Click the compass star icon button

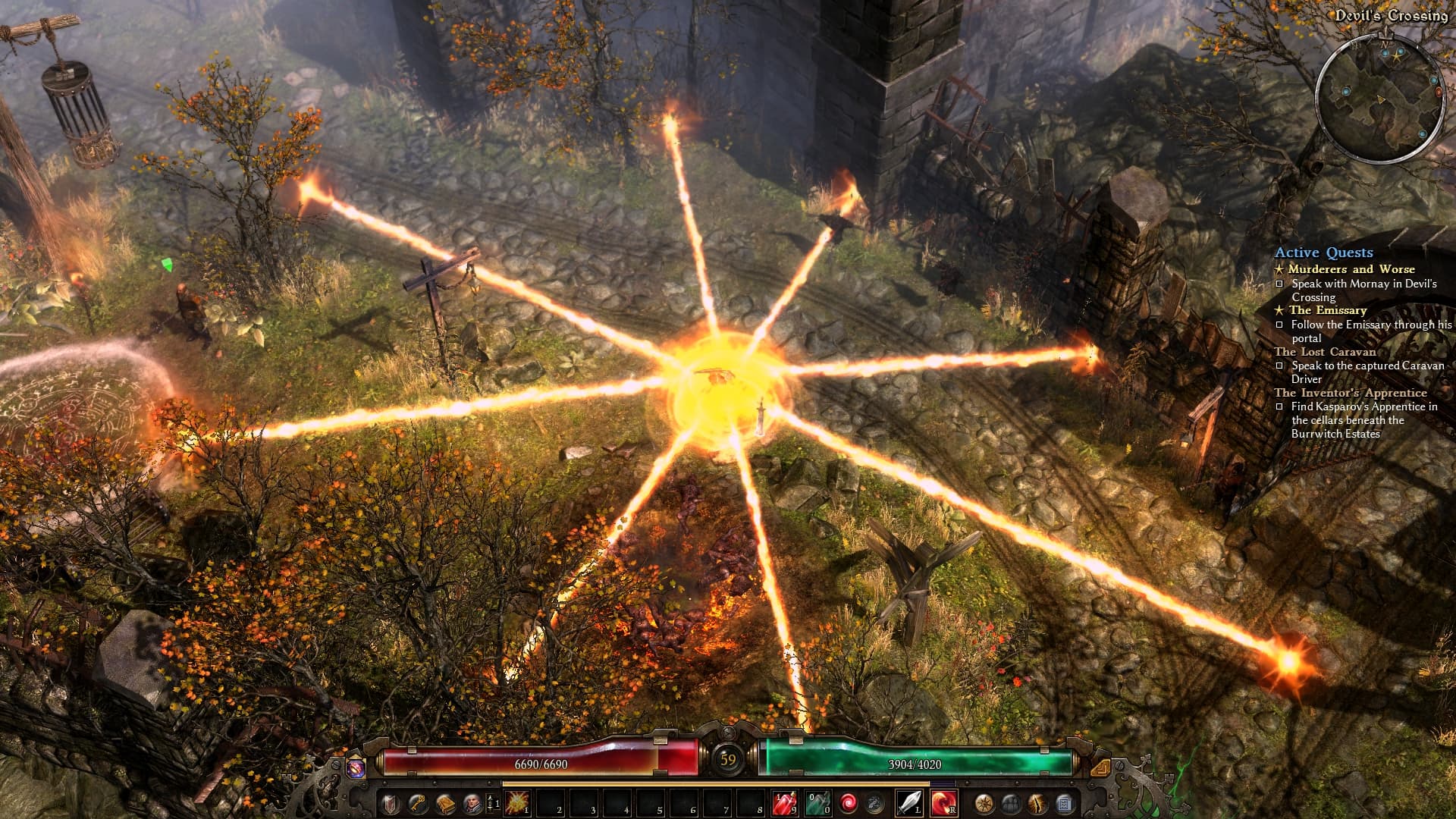click(x=984, y=803)
